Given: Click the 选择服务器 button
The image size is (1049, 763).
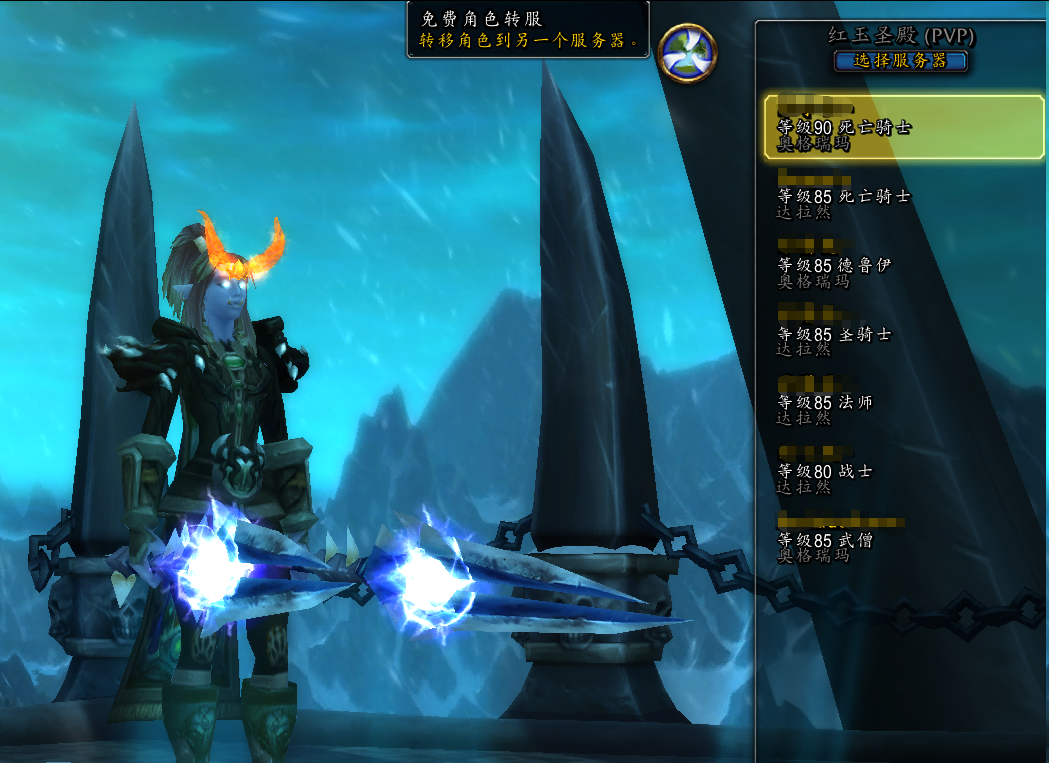Looking at the screenshot, I should pos(900,61).
